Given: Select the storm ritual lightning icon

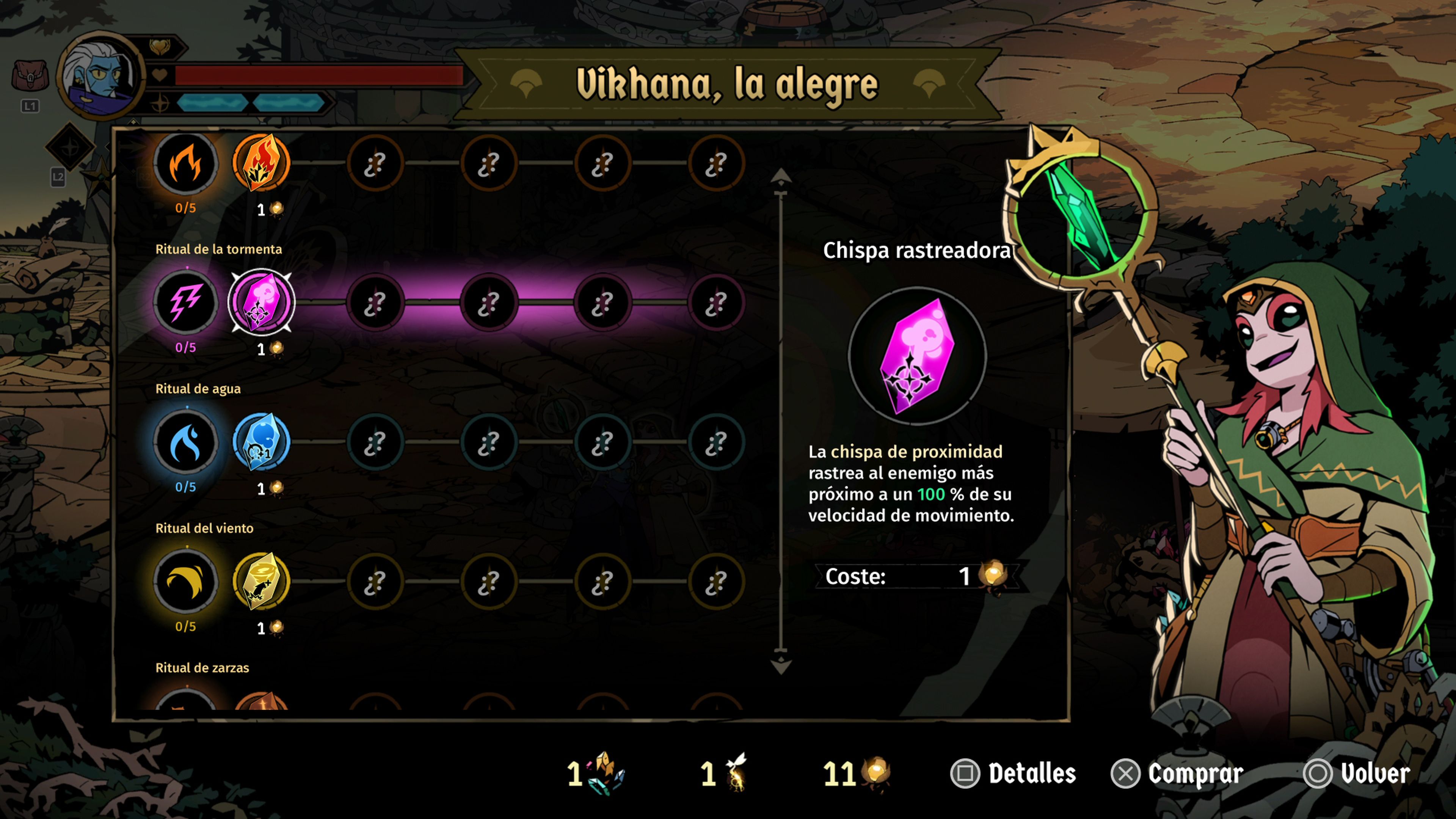Looking at the screenshot, I should point(185,303).
